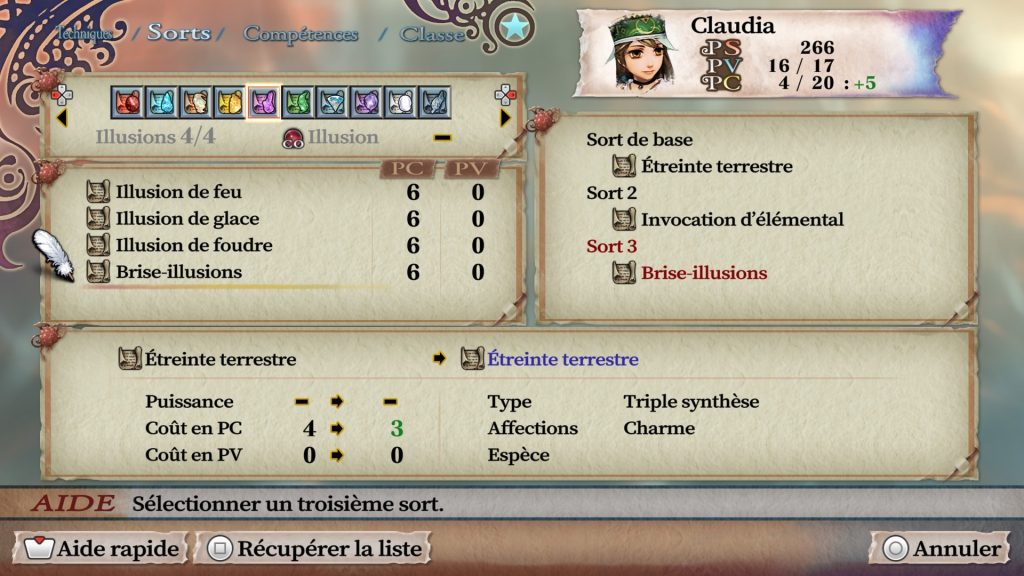The width and height of the screenshot is (1024, 576).
Task: Click the left arrow of the school selector
Action: (61, 117)
